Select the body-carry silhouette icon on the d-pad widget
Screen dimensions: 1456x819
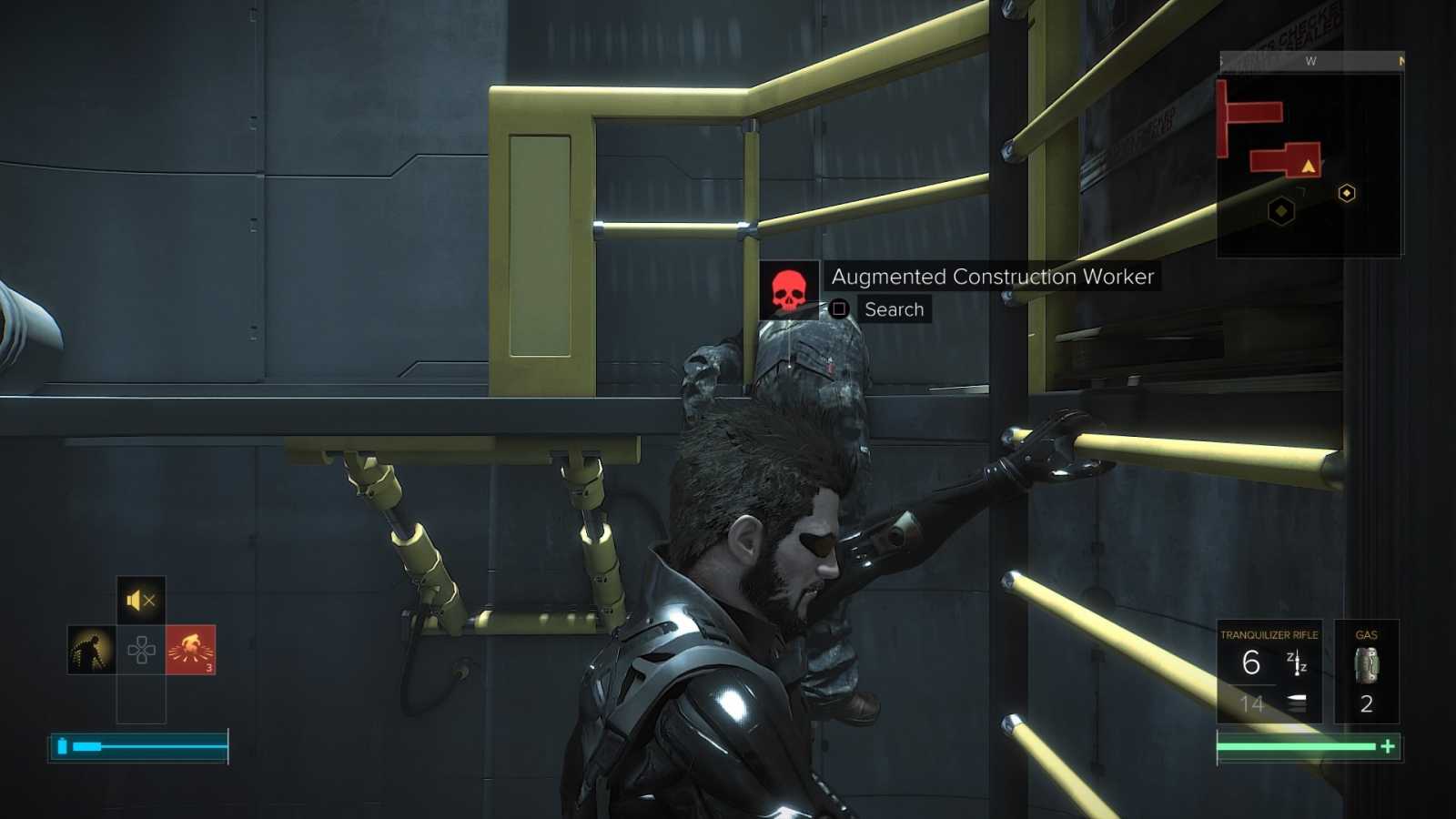click(x=91, y=649)
